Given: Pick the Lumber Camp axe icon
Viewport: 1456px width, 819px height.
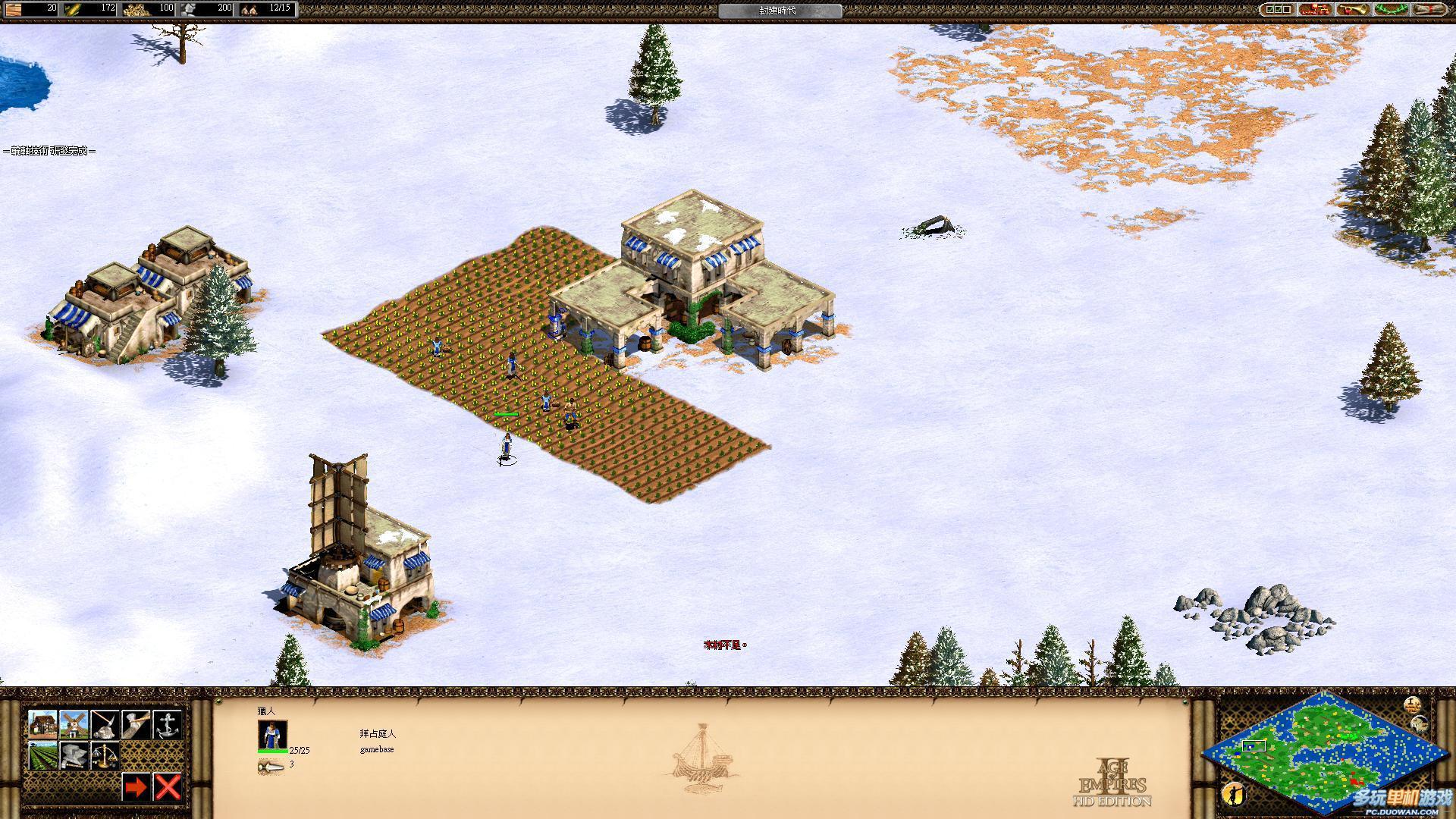Looking at the screenshot, I should point(136,724).
